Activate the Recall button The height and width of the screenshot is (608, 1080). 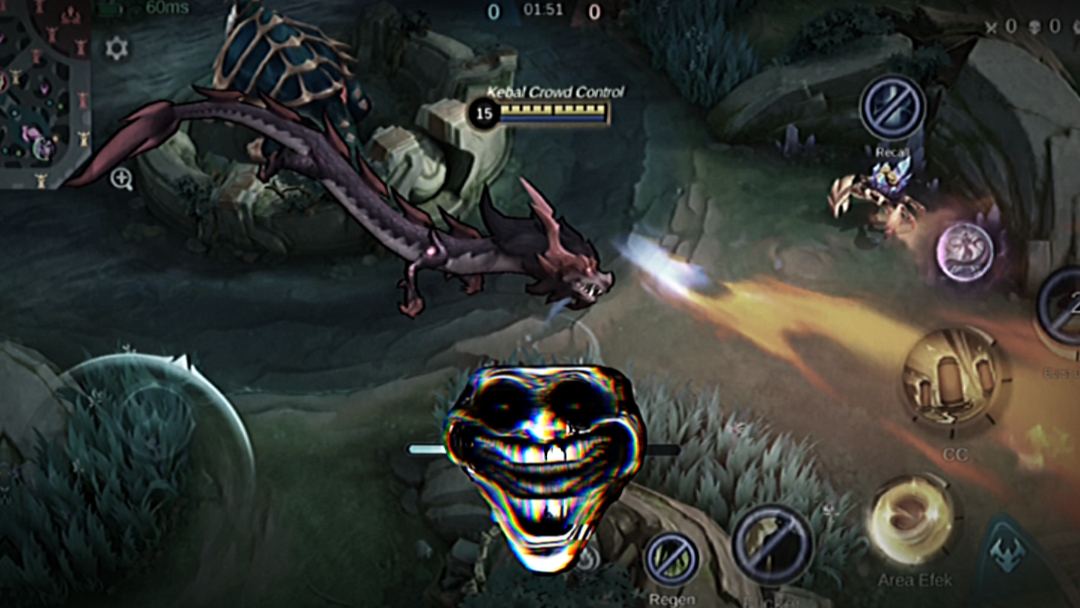(x=892, y=109)
